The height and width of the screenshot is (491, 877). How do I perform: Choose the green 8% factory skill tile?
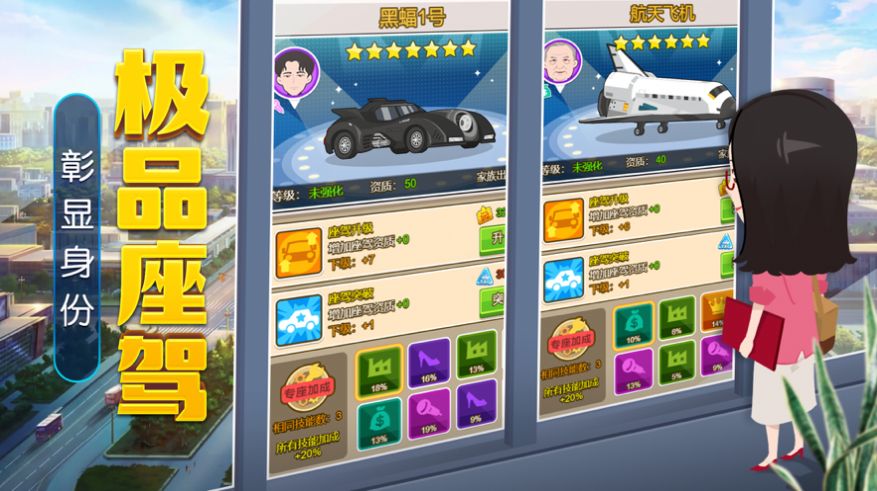coord(678,319)
